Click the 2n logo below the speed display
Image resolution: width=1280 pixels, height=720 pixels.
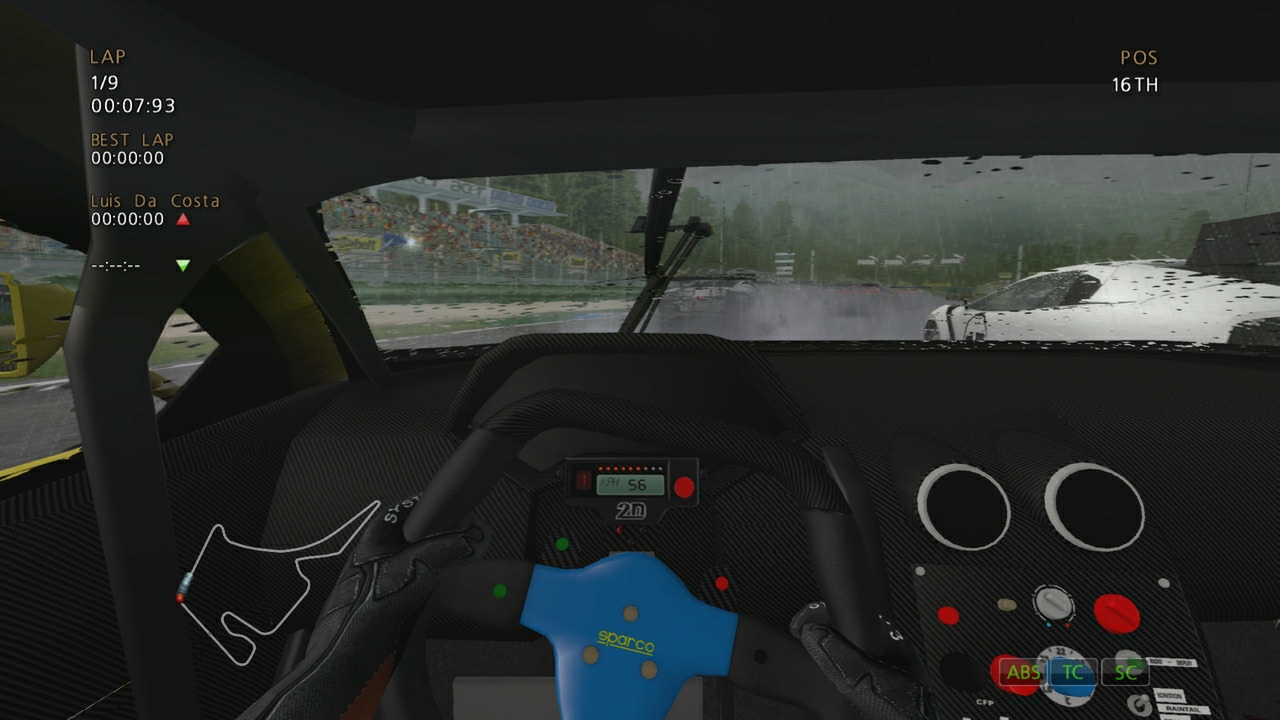pyautogui.click(x=632, y=508)
